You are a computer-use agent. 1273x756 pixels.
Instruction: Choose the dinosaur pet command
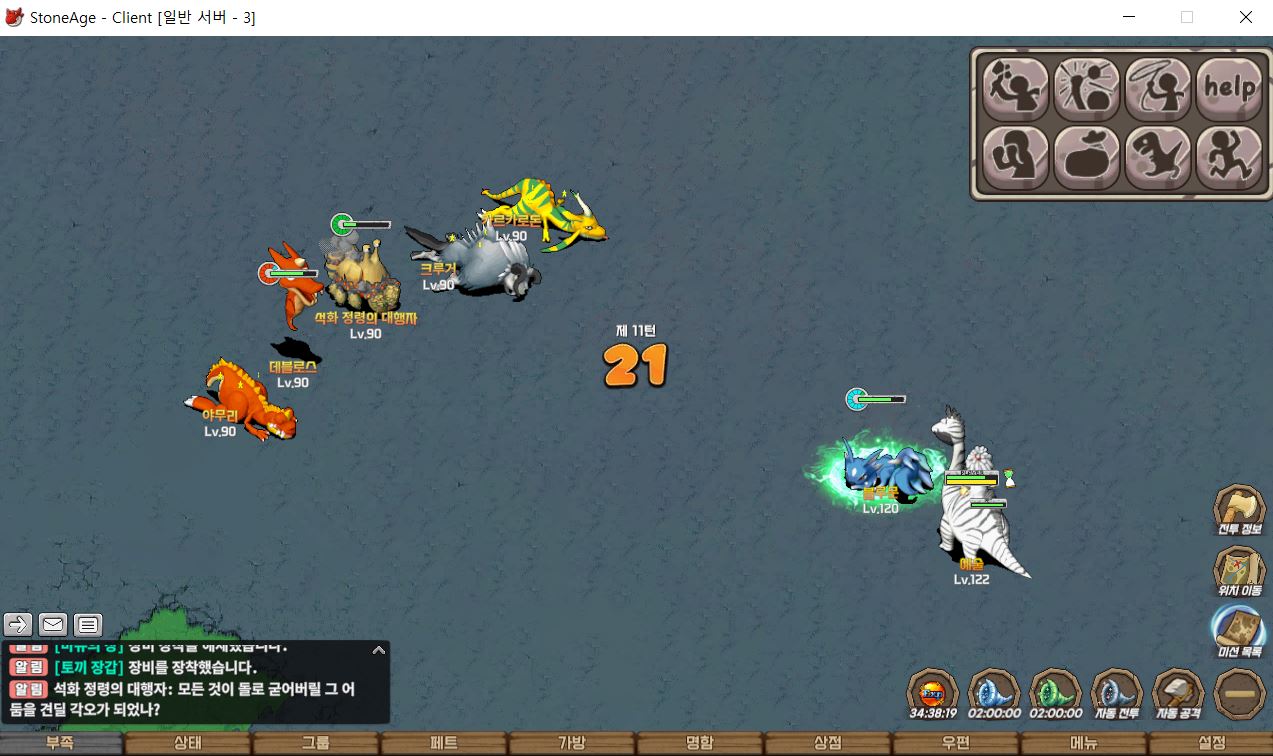1158,158
